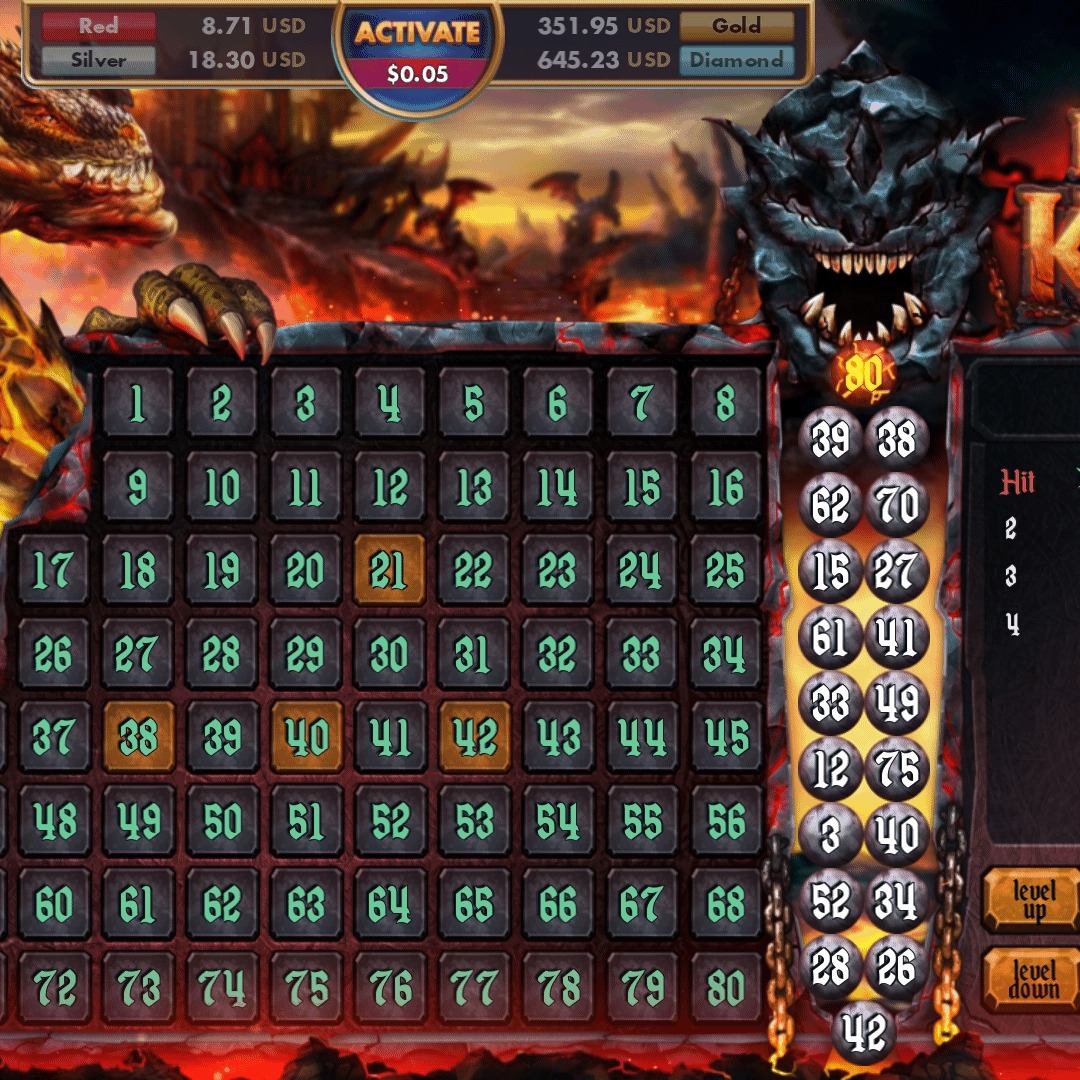Toggle off the highlighted 40 tile
Screen dimensions: 1080x1080
click(x=306, y=737)
